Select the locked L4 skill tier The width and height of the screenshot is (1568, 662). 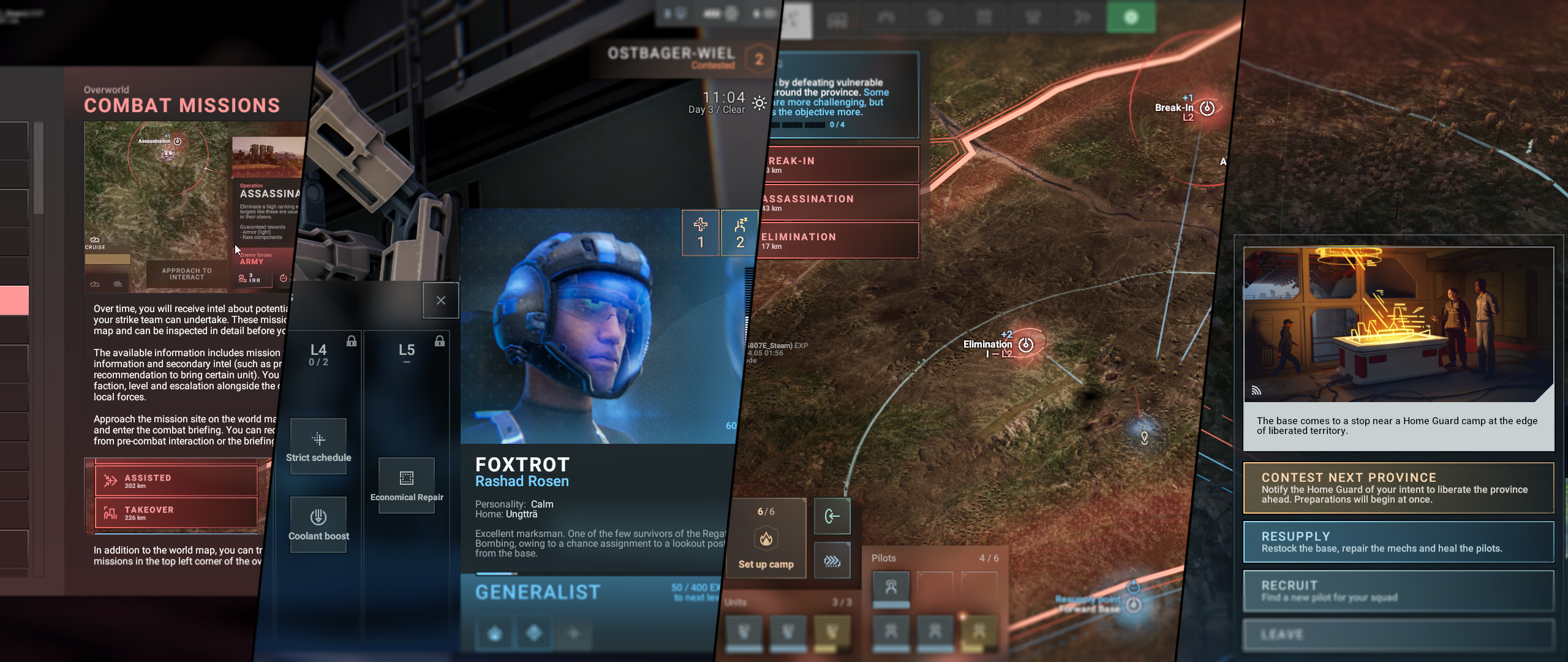pyautogui.click(x=318, y=354)
